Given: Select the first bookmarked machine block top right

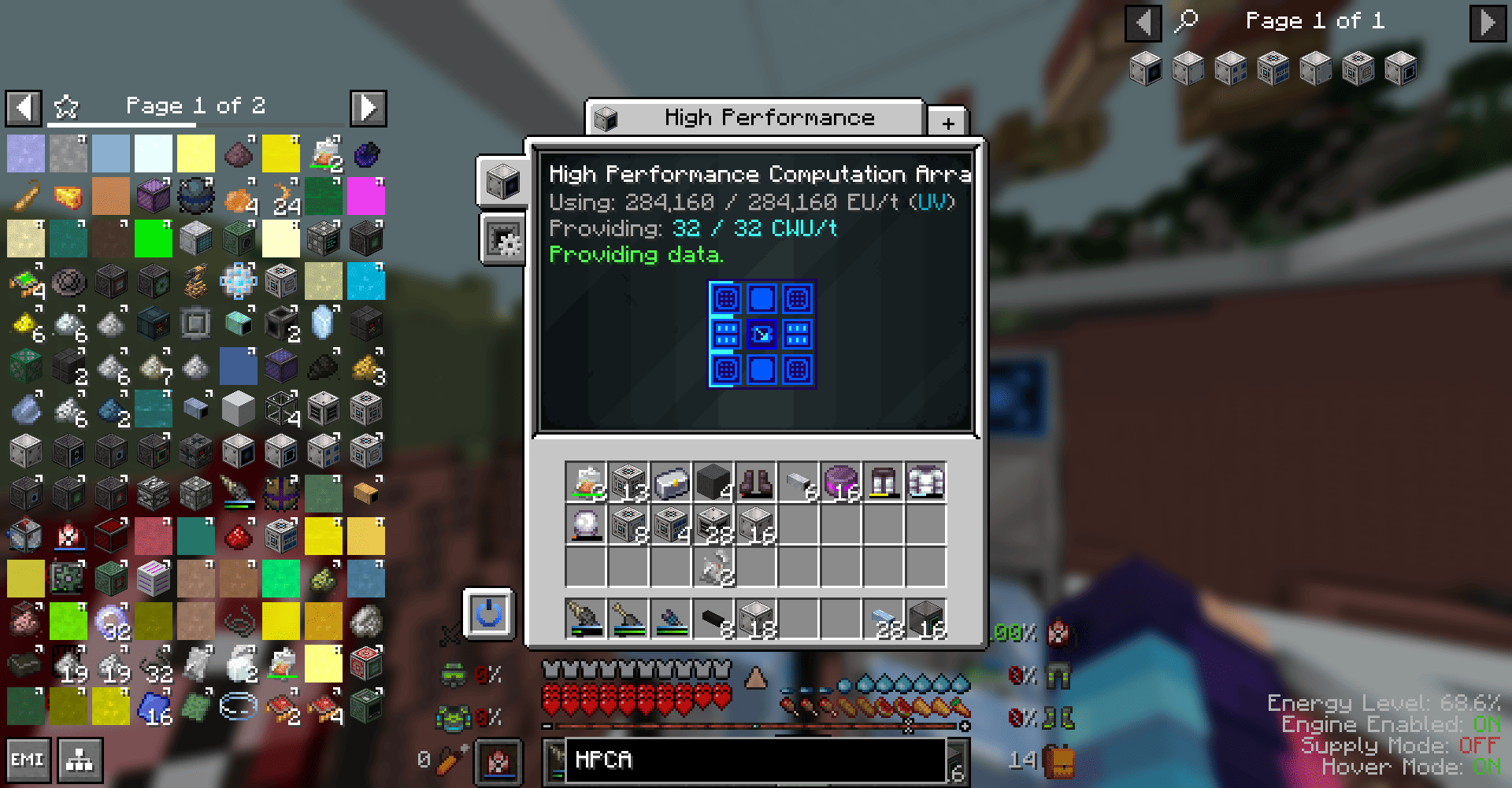Looking at the screenshot, I should coord(1144,68).
